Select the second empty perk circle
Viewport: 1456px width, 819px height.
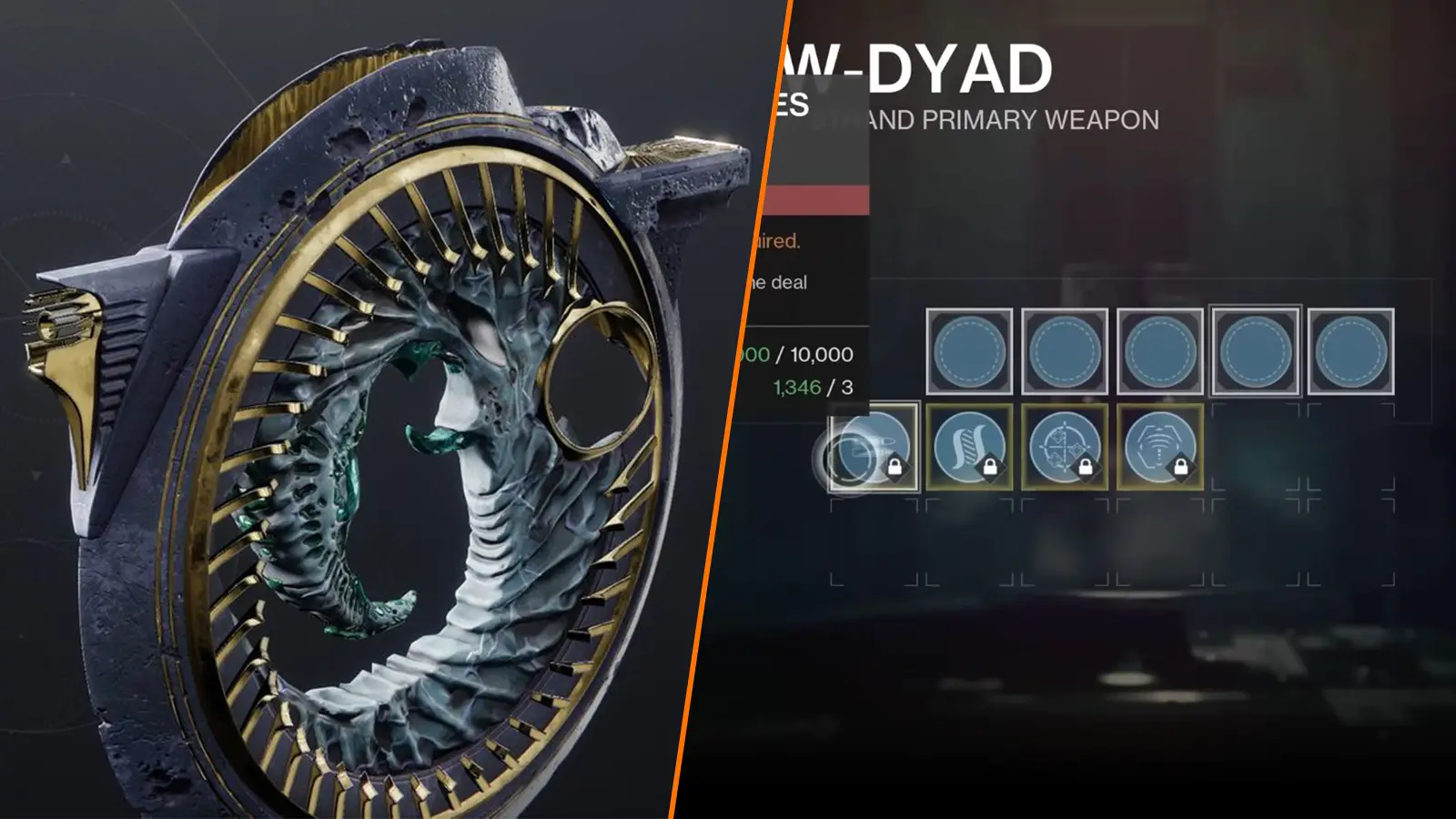pyautogui.click(x=1065, y=350)
